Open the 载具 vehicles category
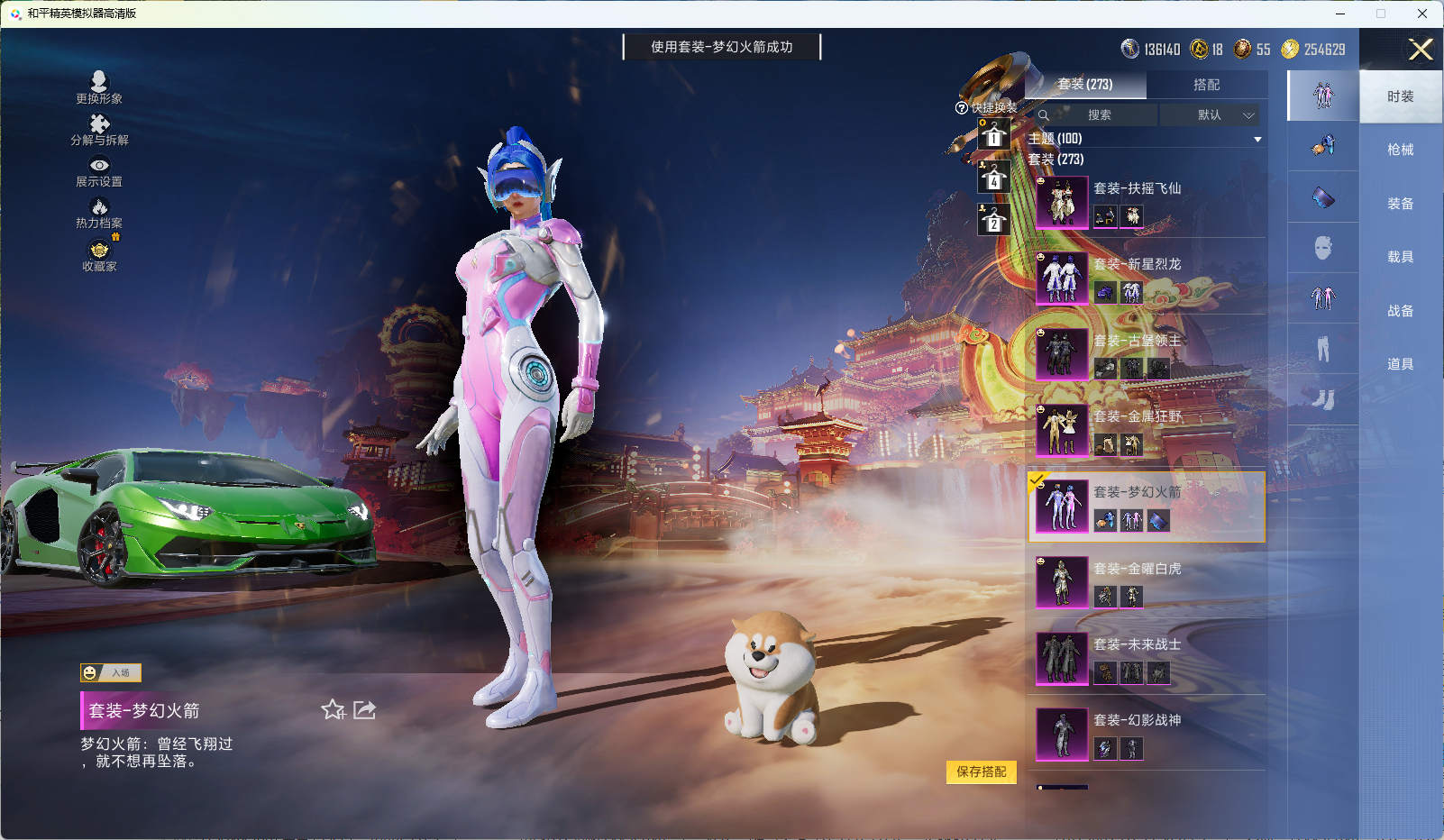This screenshot has height=840, width=1444. [1400, 257]
